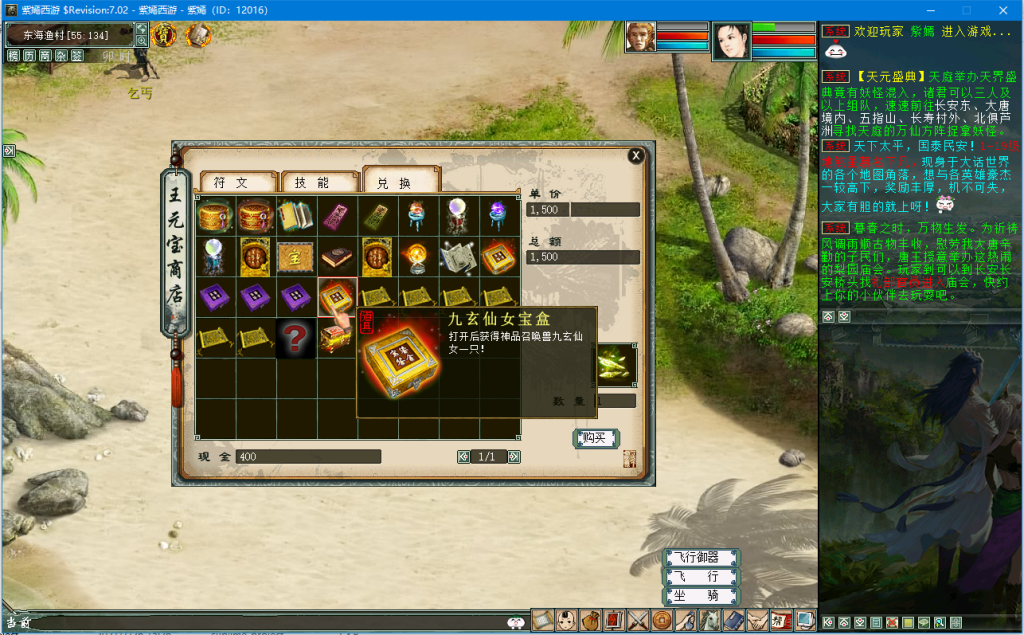
Task: Click the computer monitor system icon
Action: 805,621
